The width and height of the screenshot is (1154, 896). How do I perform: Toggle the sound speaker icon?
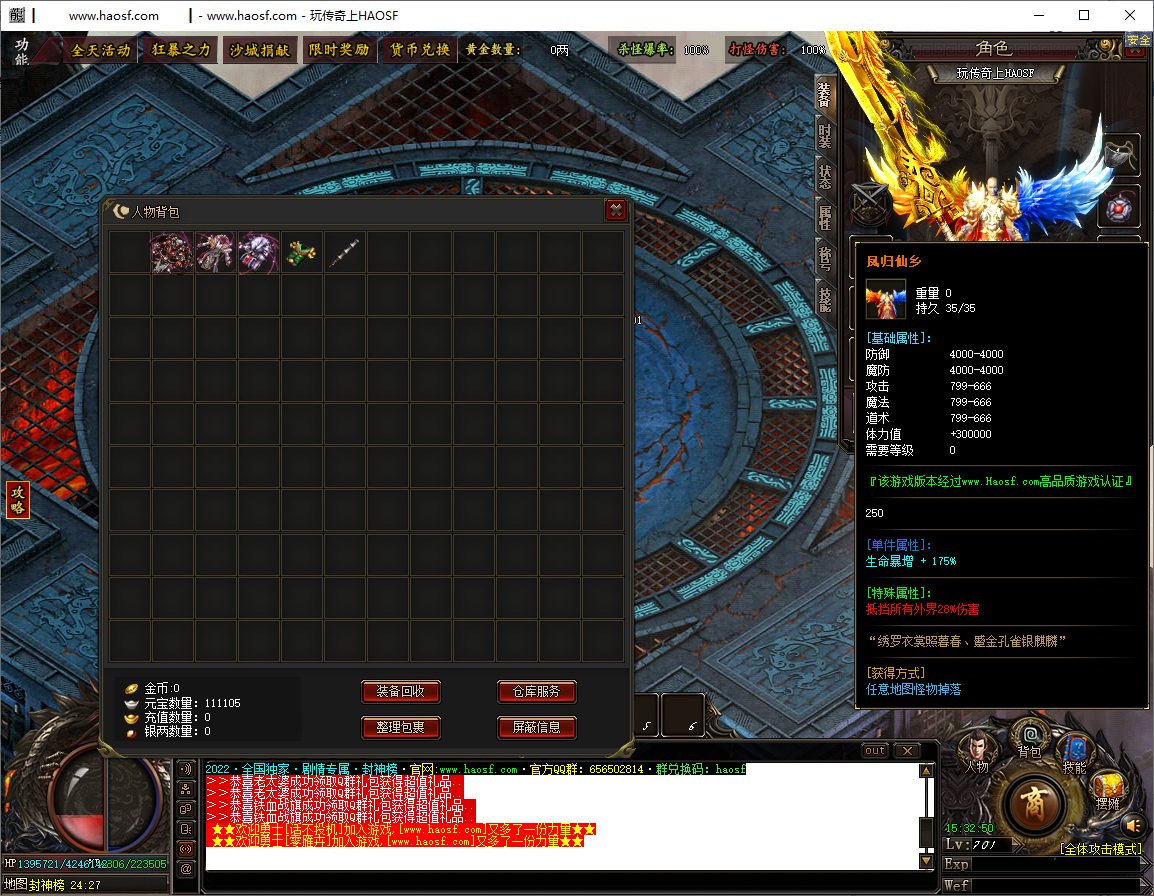pos(1132,826)
